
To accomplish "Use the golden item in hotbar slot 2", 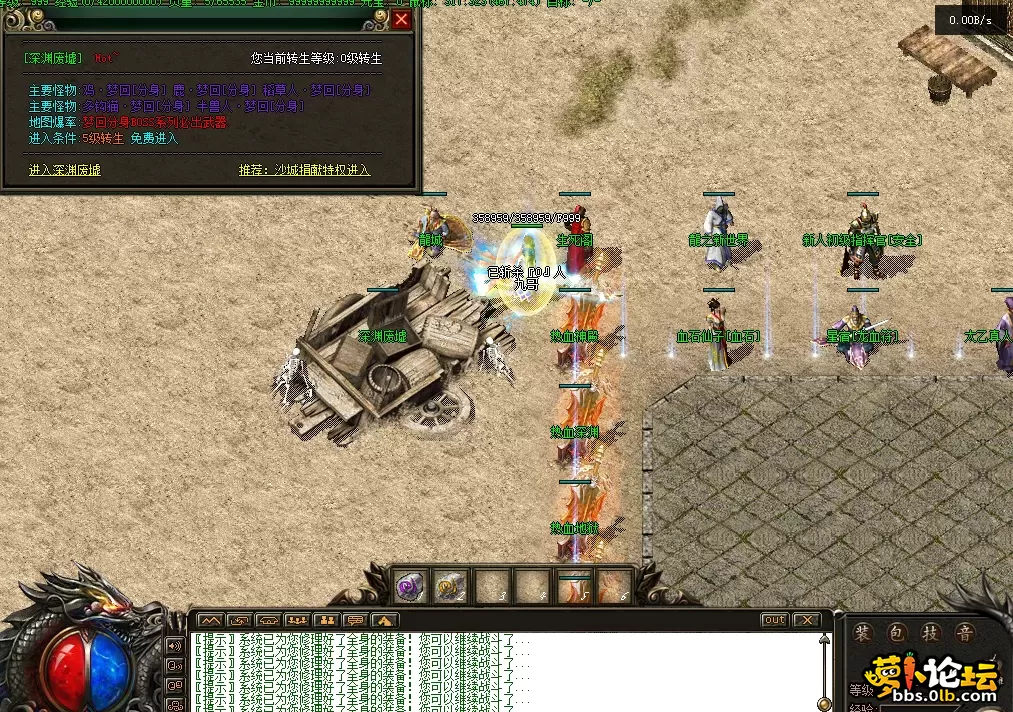I will tap(451, 587).
